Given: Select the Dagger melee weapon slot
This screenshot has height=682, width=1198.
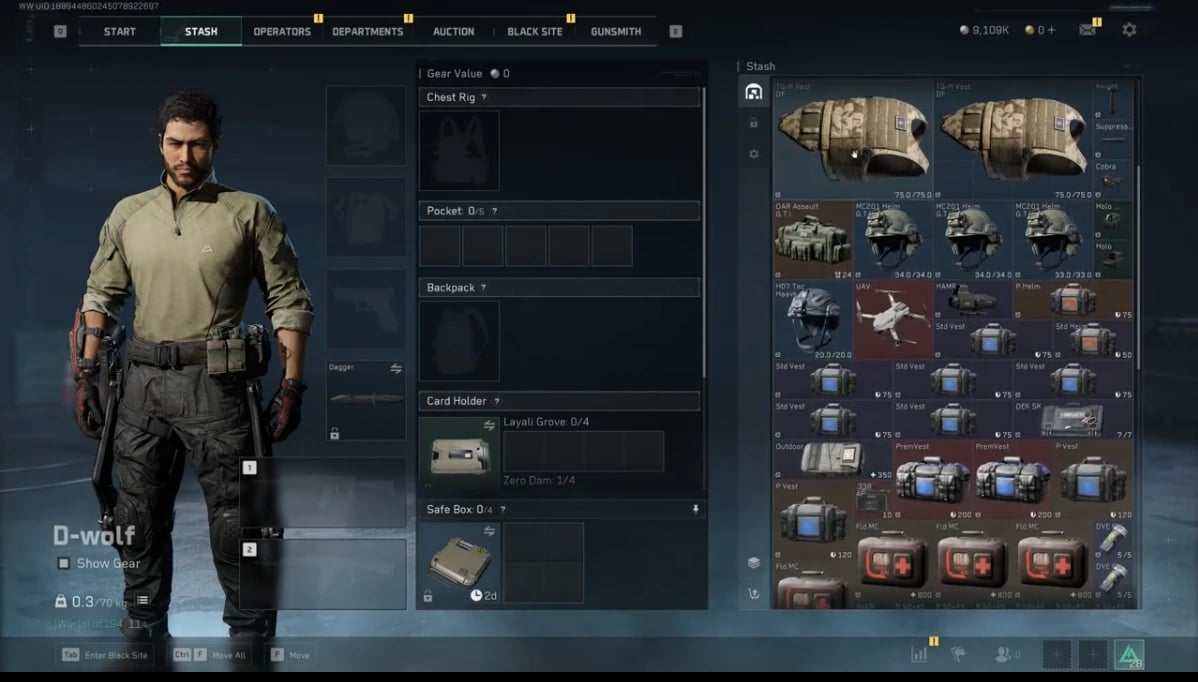Looking at the screenshot, I should [x=365, y=400].
